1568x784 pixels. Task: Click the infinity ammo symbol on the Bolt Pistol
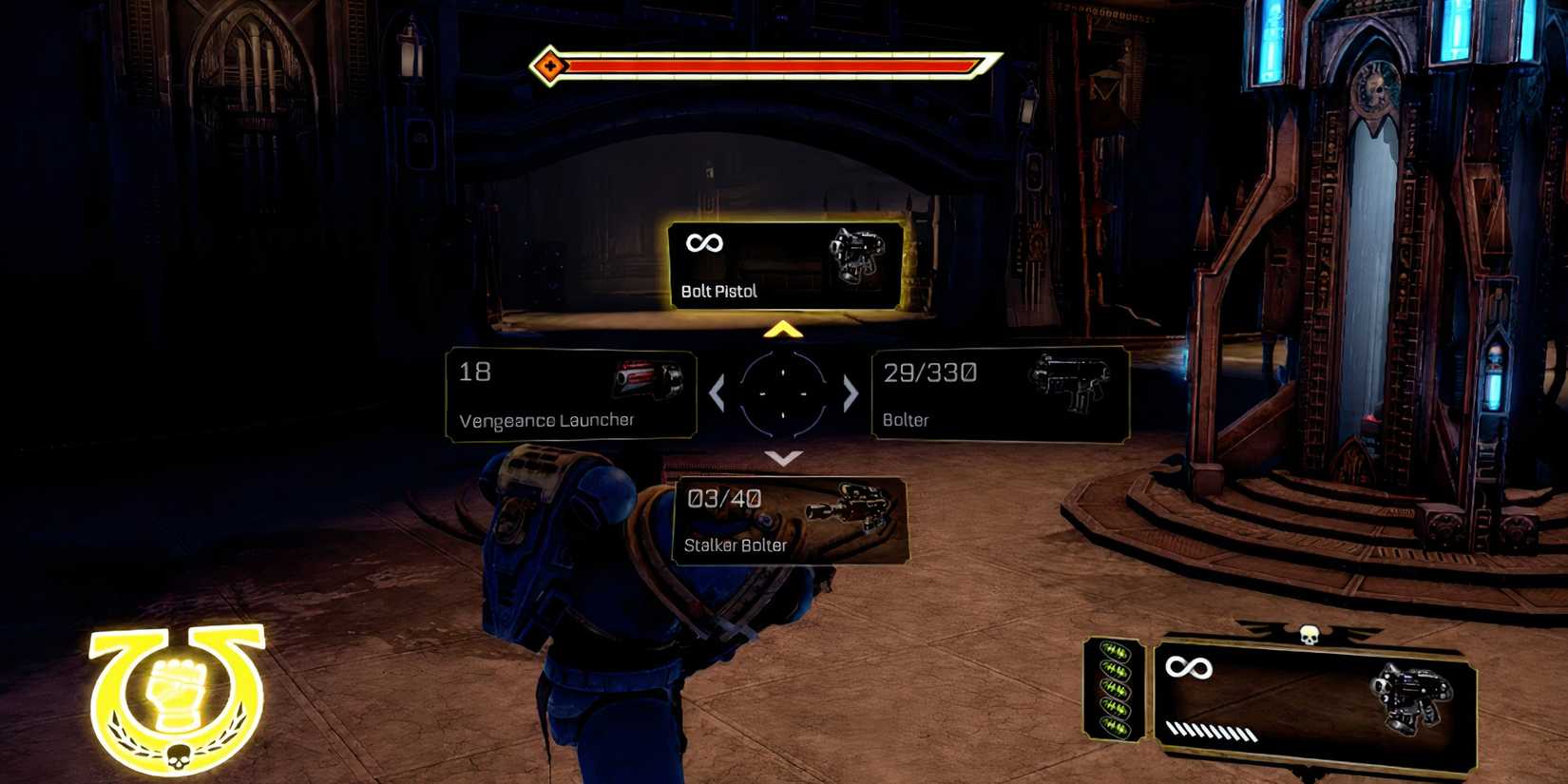click(702, 243)
